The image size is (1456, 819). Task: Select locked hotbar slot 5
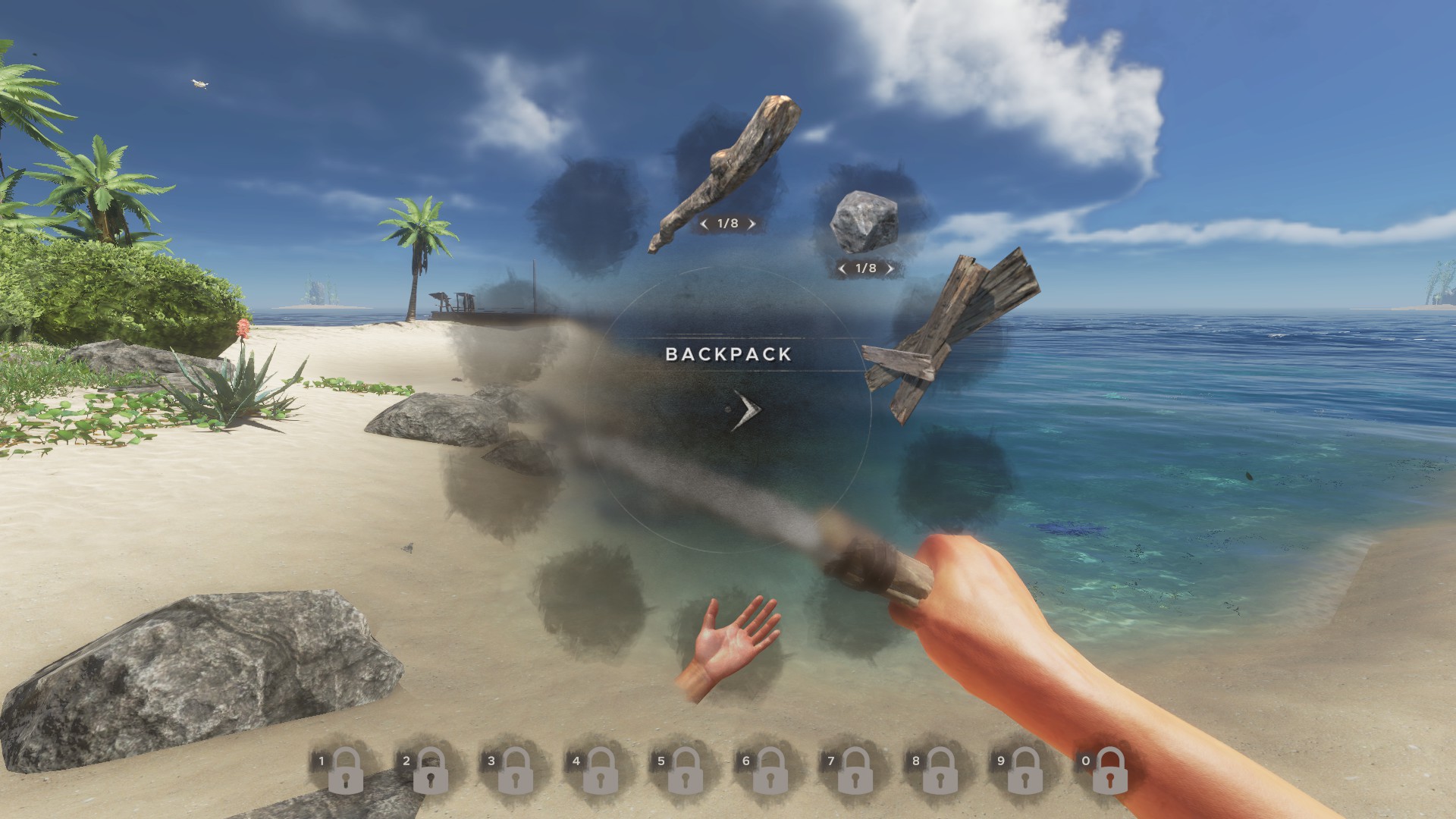(x=685, y=769)
